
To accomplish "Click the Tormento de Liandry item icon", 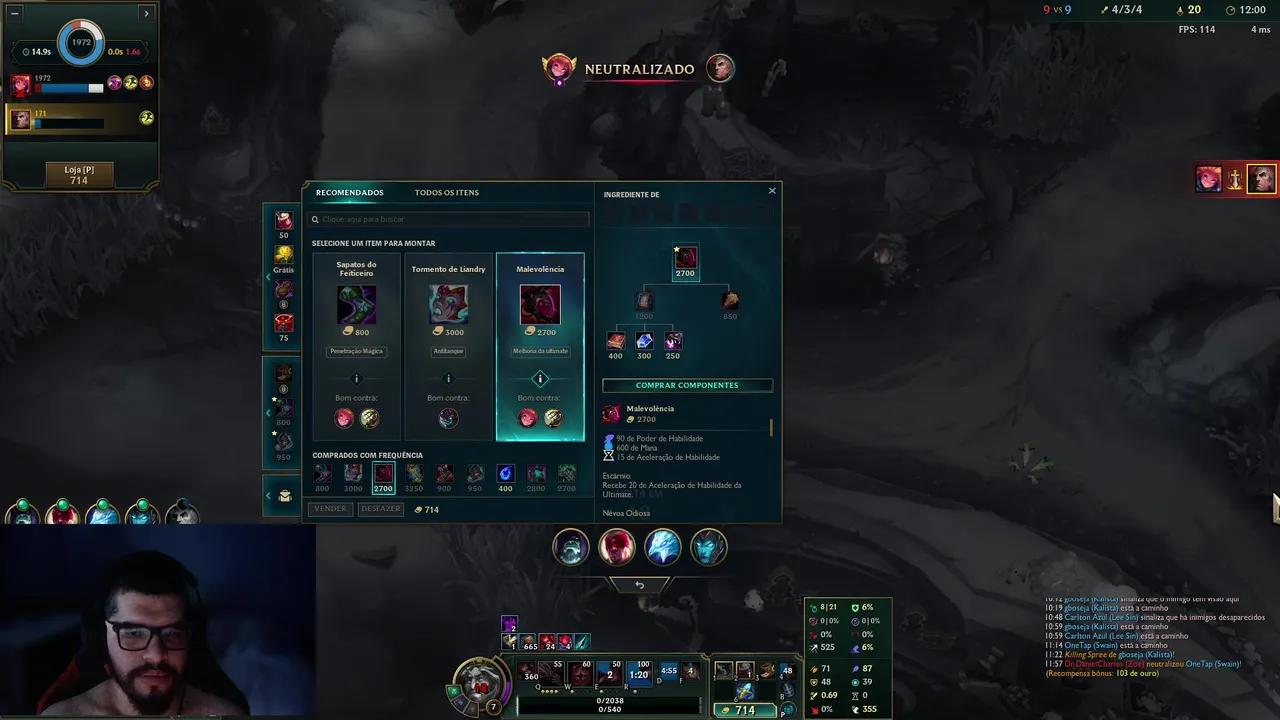I will coord(448,303).
